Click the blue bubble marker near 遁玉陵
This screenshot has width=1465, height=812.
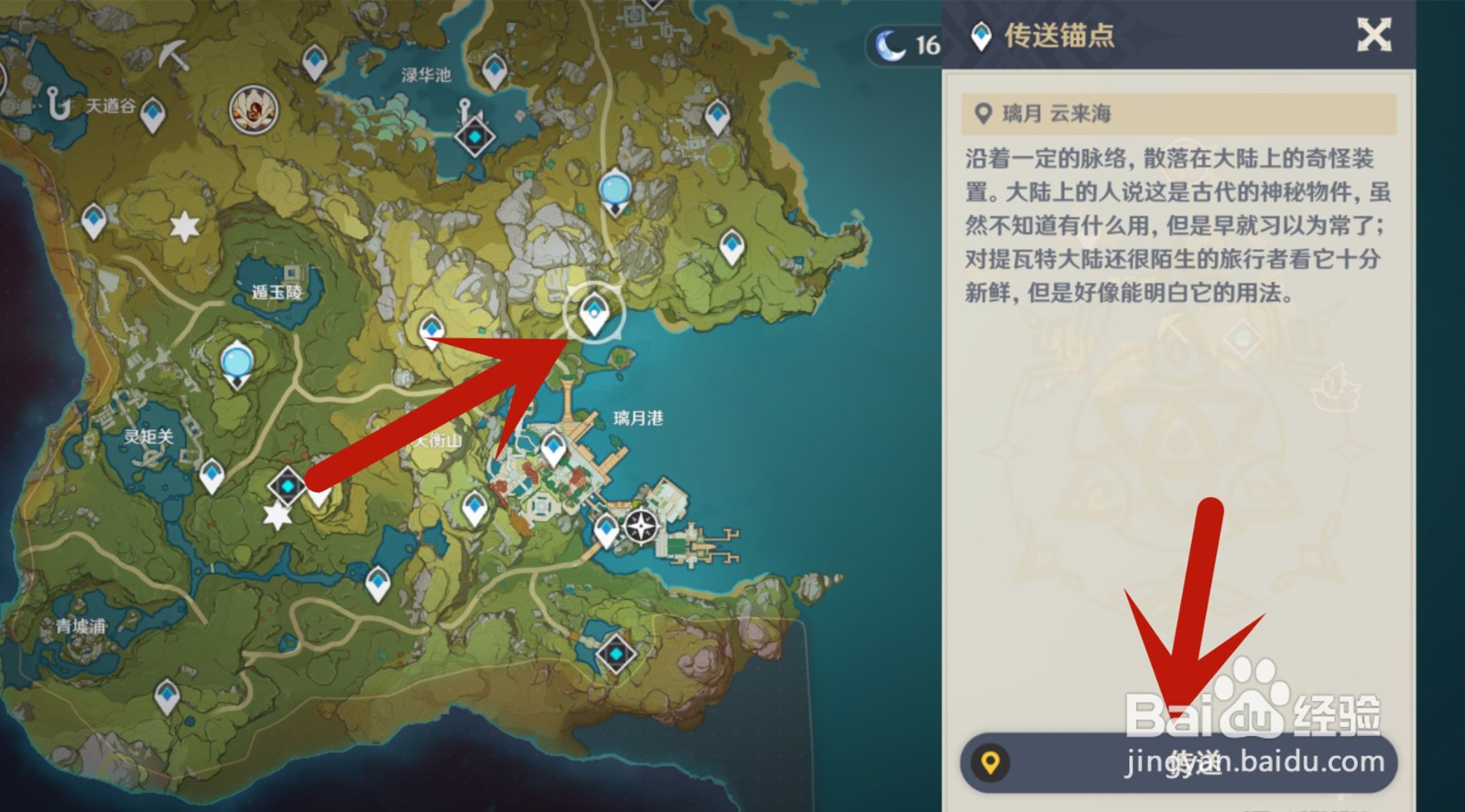point(237,363)
